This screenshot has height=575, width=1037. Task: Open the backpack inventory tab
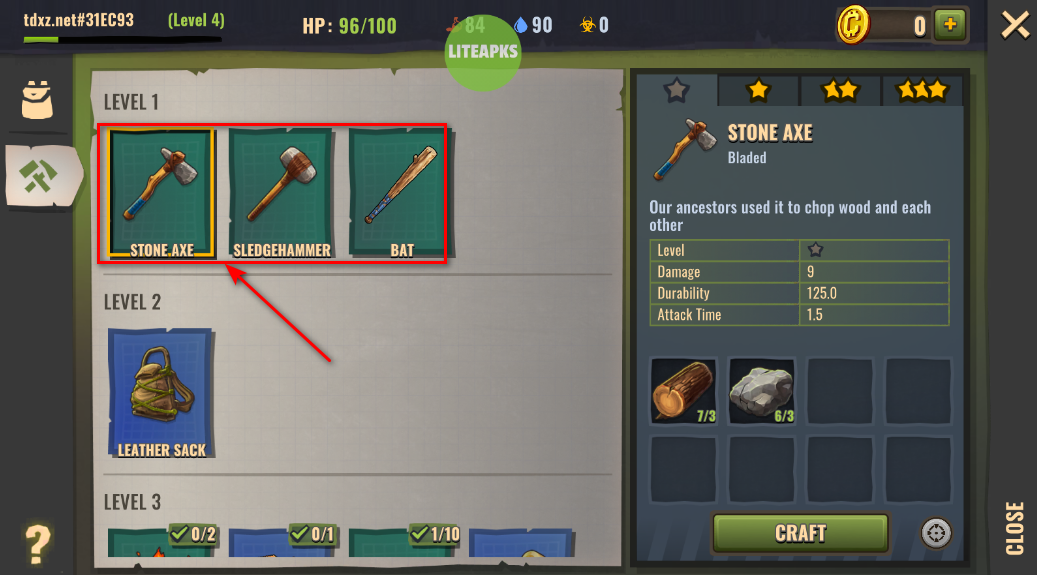(x=39, y=100)
